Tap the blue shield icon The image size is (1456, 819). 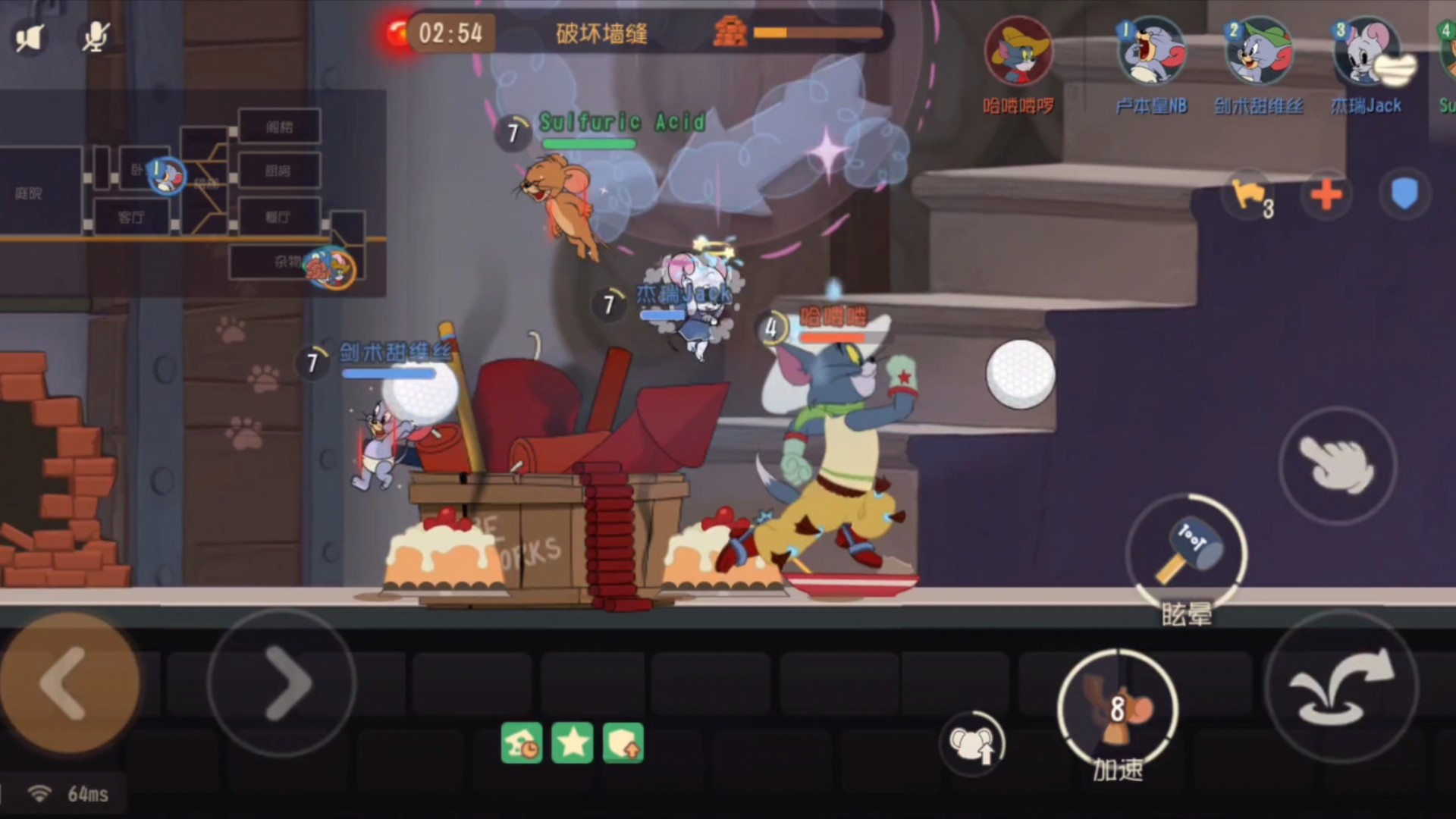tap(1404, 194)
